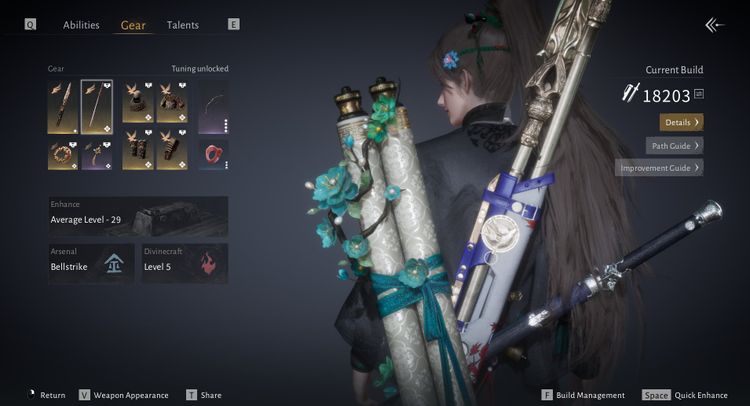Open the build Details panel
The height and width of the screenshot is (406, 750).
coord(681,122)
